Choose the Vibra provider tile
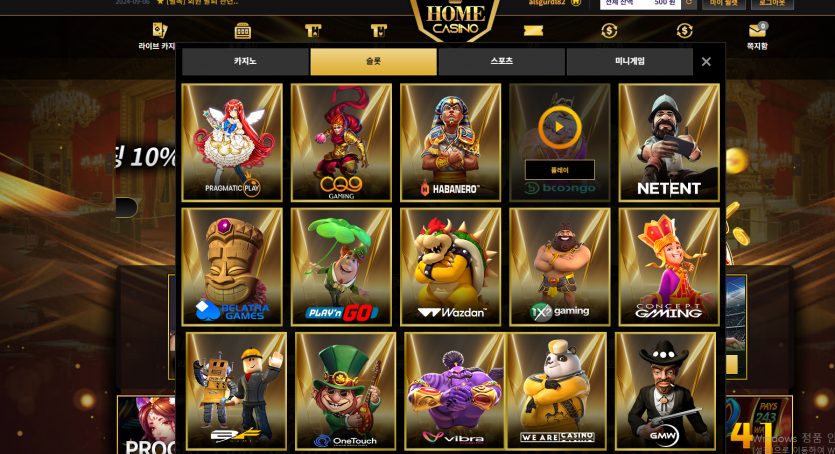835x454 pixels. pyautogui.click(x=454, y=390)
